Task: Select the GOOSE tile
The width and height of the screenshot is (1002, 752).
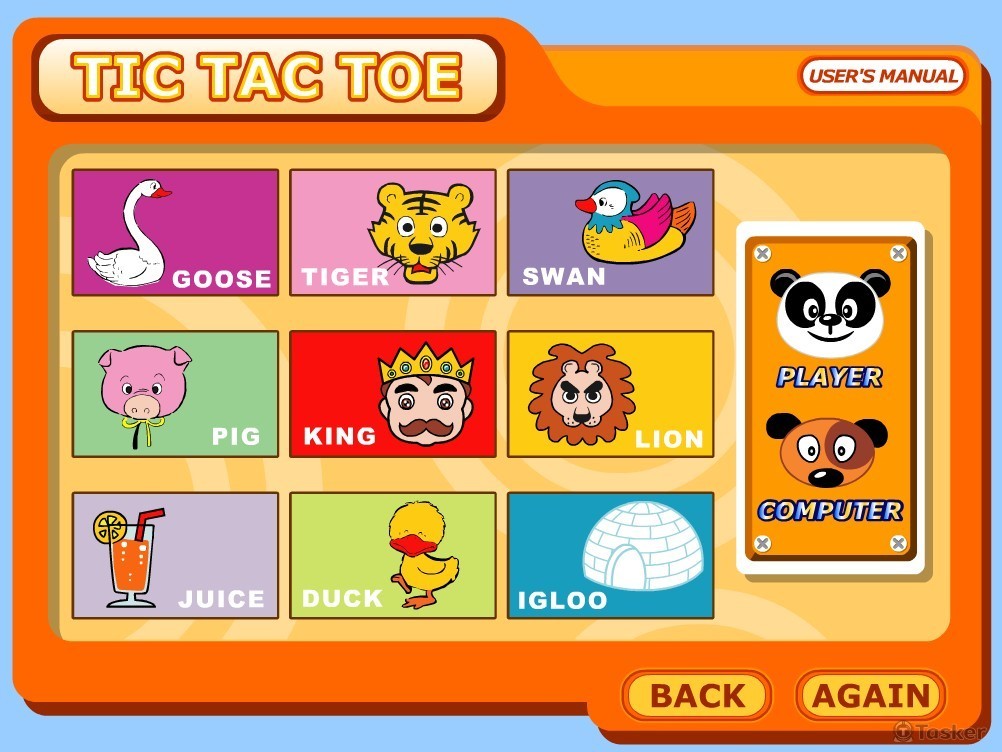Action: click(175, 232)
